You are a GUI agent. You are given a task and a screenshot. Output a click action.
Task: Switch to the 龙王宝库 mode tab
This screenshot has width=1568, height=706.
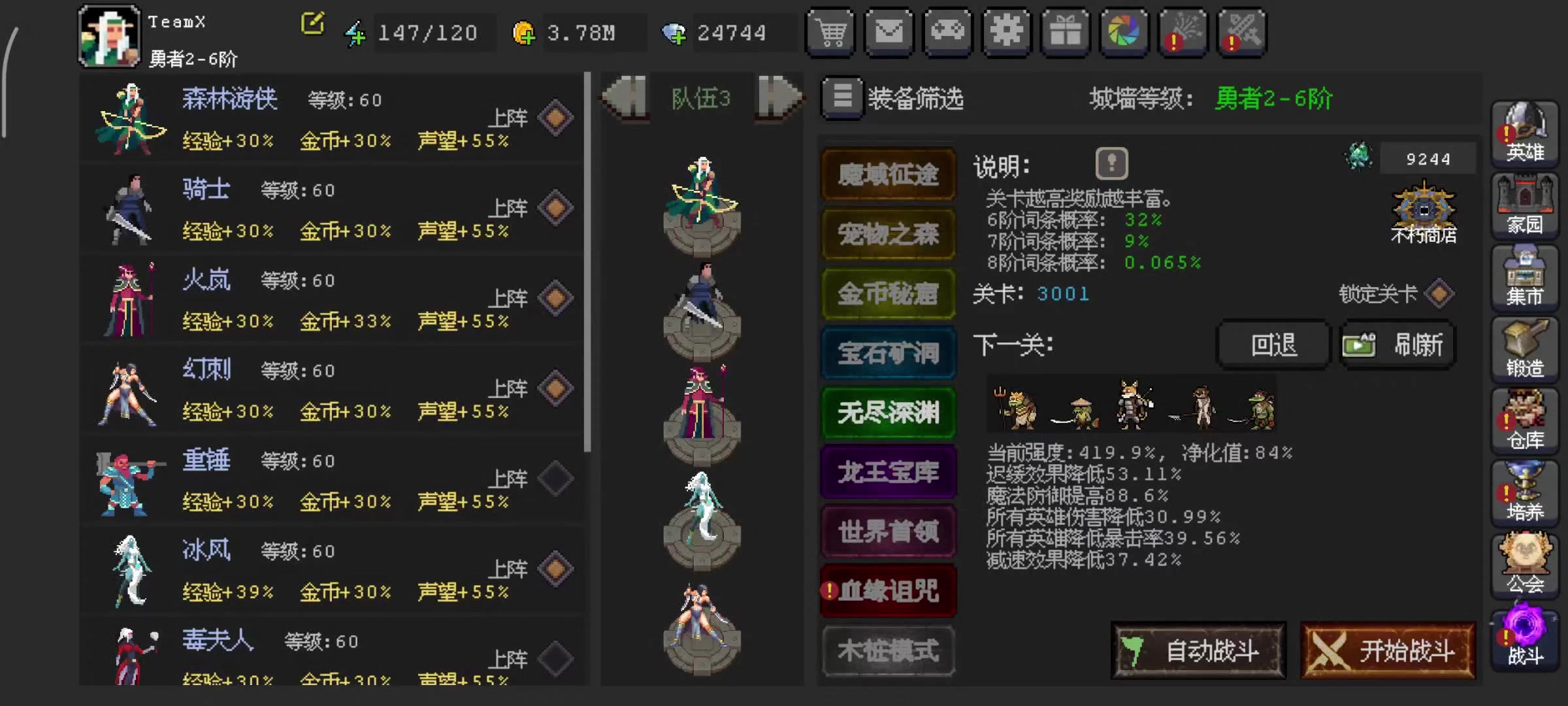click(889, 472)
